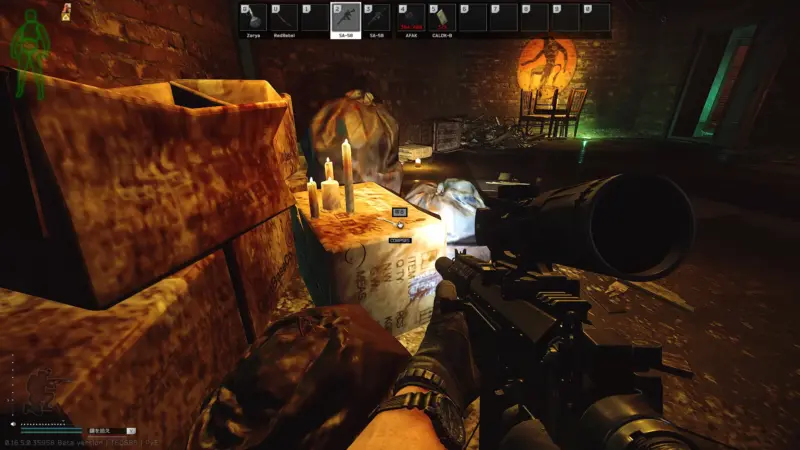Image resolution: width=800 pixels, height=450 pixels.
Task: Use the CALOK-B hemostatic slot
Action: [x=442, y=19]
